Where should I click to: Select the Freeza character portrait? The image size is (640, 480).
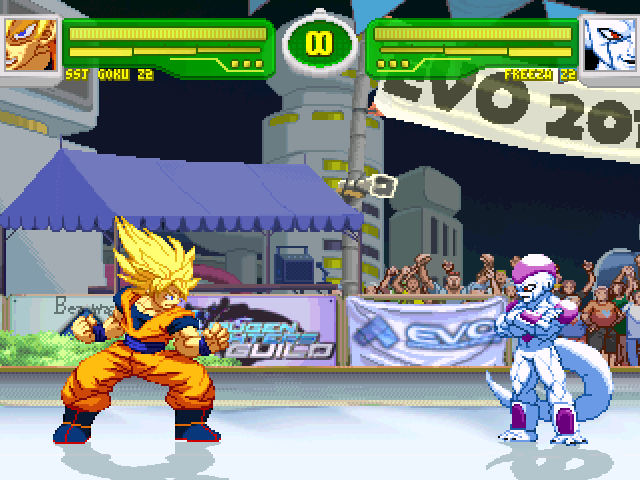(x=609, y=45)
